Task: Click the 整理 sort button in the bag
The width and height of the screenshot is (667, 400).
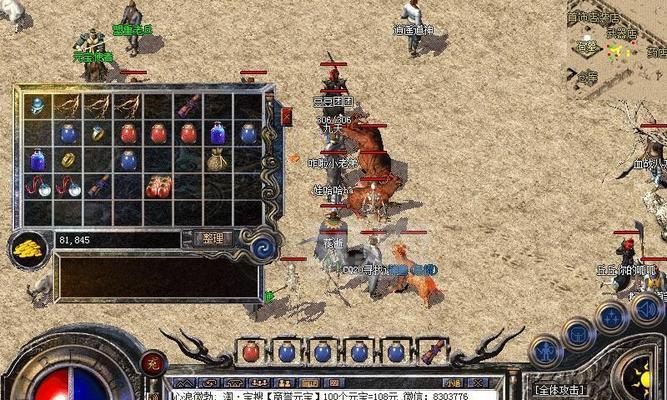Action: (213, 238)
